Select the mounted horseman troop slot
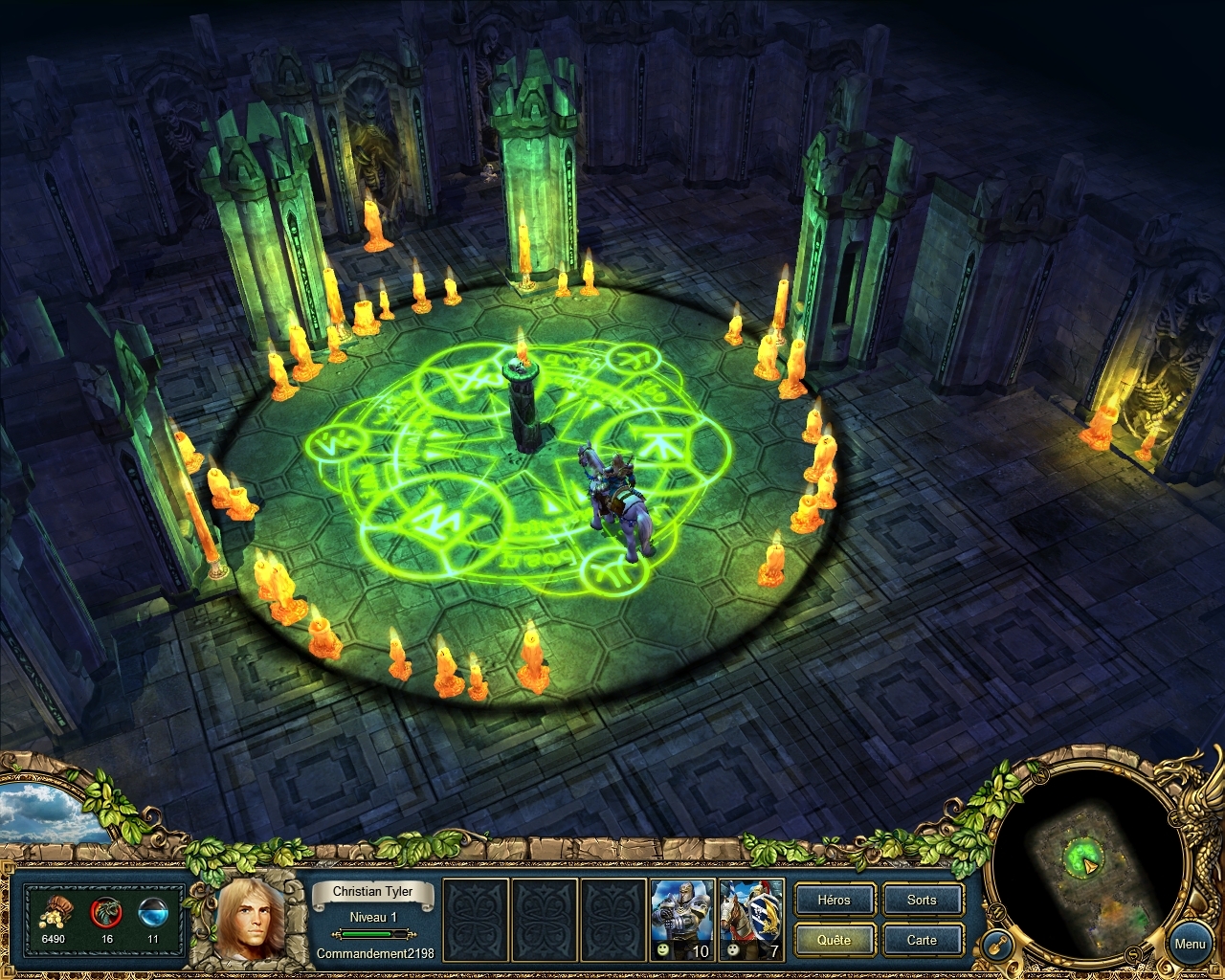 tap(752, 919)
